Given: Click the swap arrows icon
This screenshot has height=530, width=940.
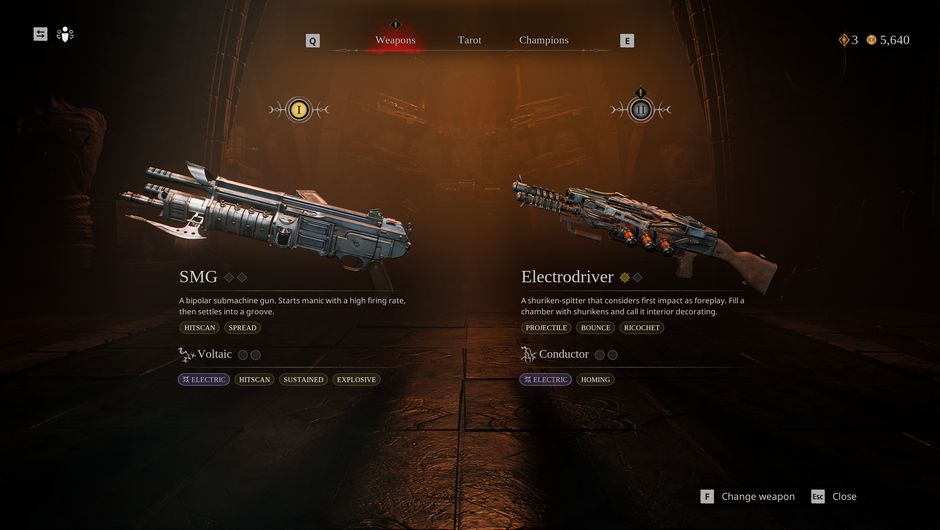Looking at the screenshot, I should [x=40, y=34].
